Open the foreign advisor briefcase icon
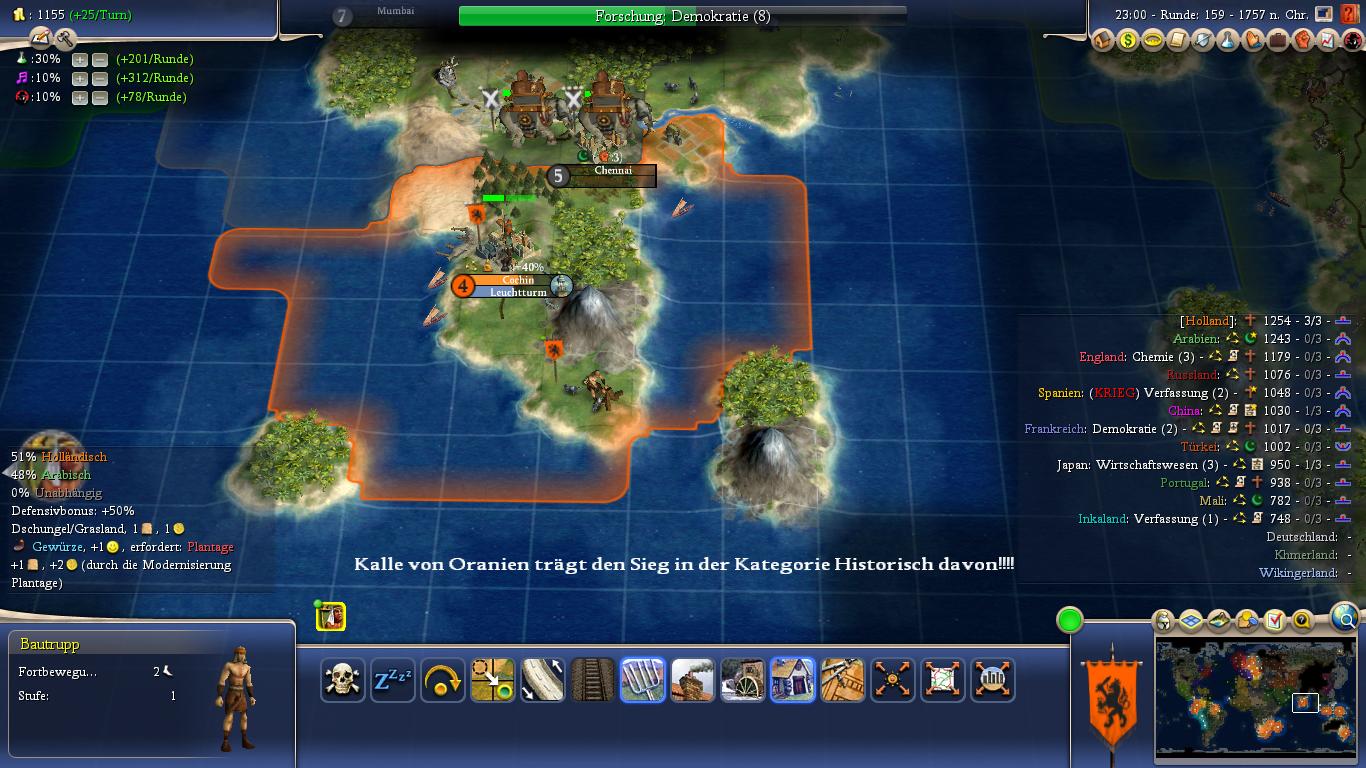 click(x=1278, y=41)
